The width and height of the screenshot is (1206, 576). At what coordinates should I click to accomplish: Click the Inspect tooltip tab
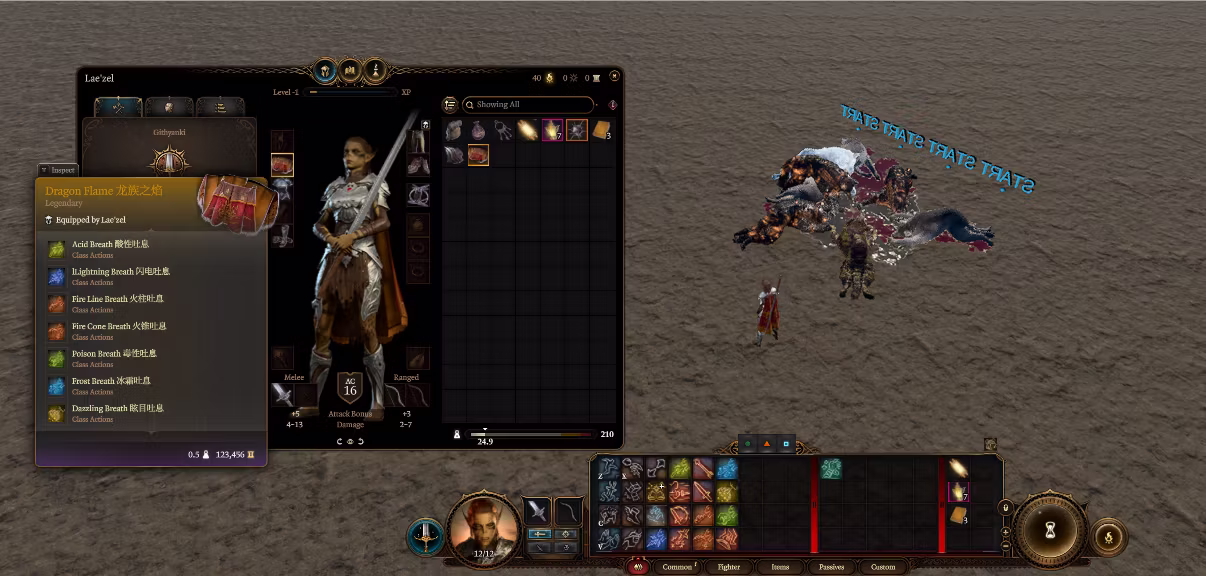[57, 170]
